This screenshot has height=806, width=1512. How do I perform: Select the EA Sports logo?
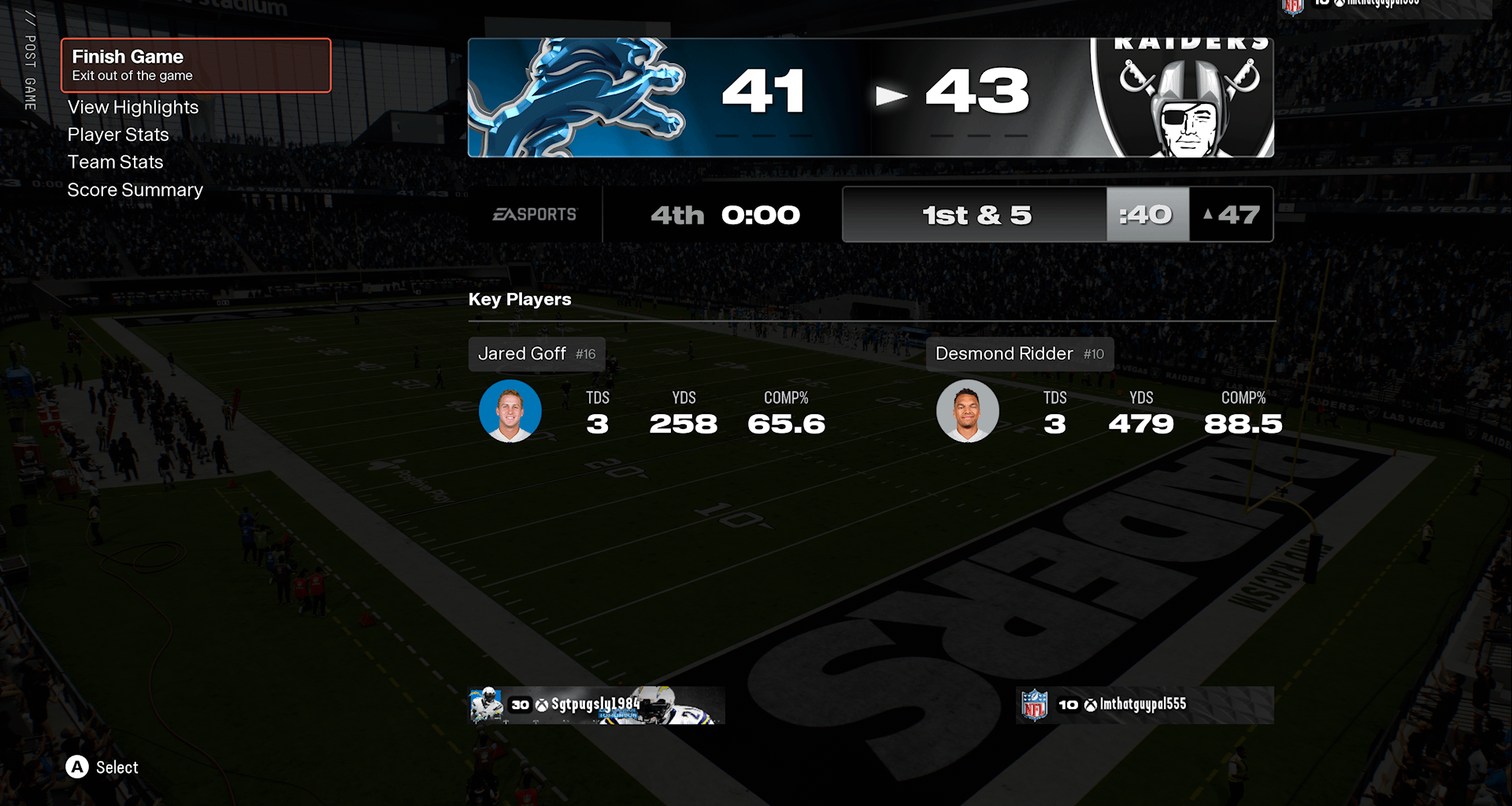pyautogui.click(x=535, y=214)
